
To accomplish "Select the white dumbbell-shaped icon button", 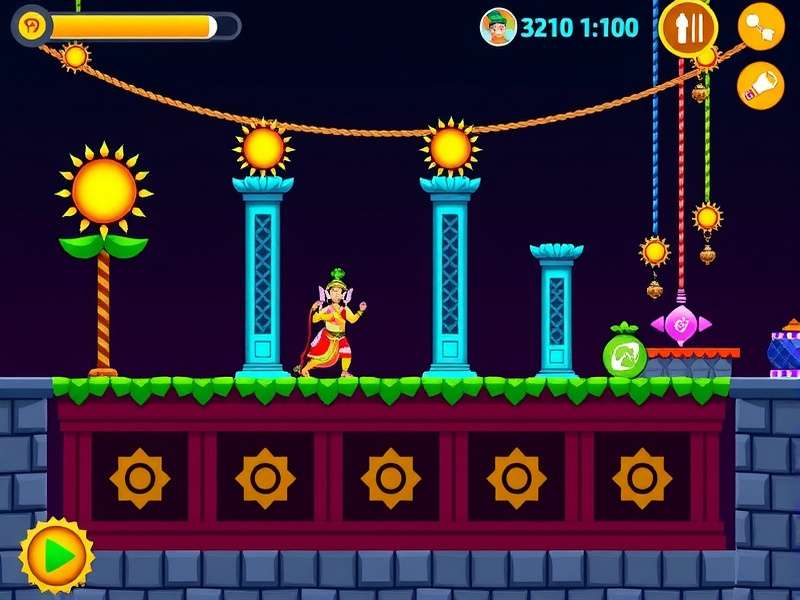I will tap(761, 27).
